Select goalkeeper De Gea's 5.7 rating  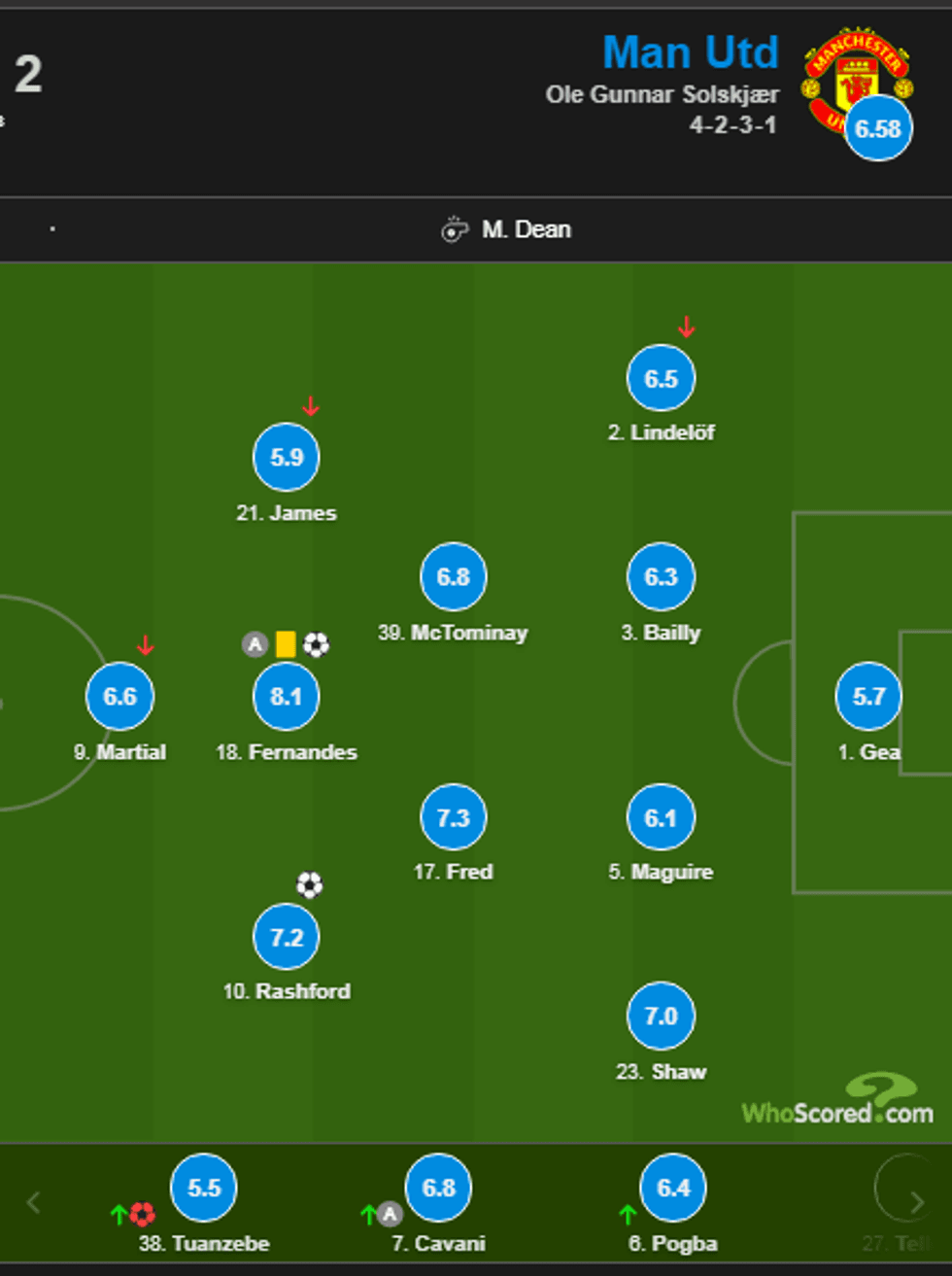tap(868, 697)
